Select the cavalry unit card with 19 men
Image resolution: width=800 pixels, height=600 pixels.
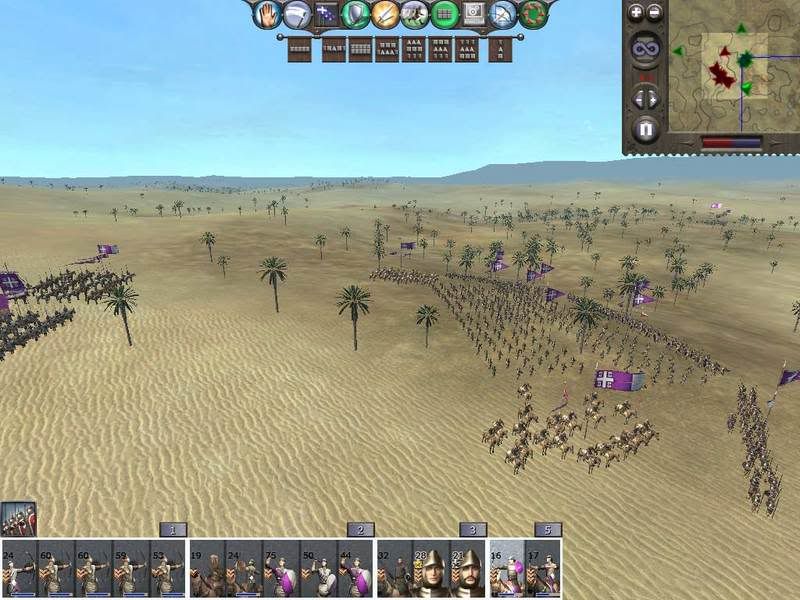206,569
